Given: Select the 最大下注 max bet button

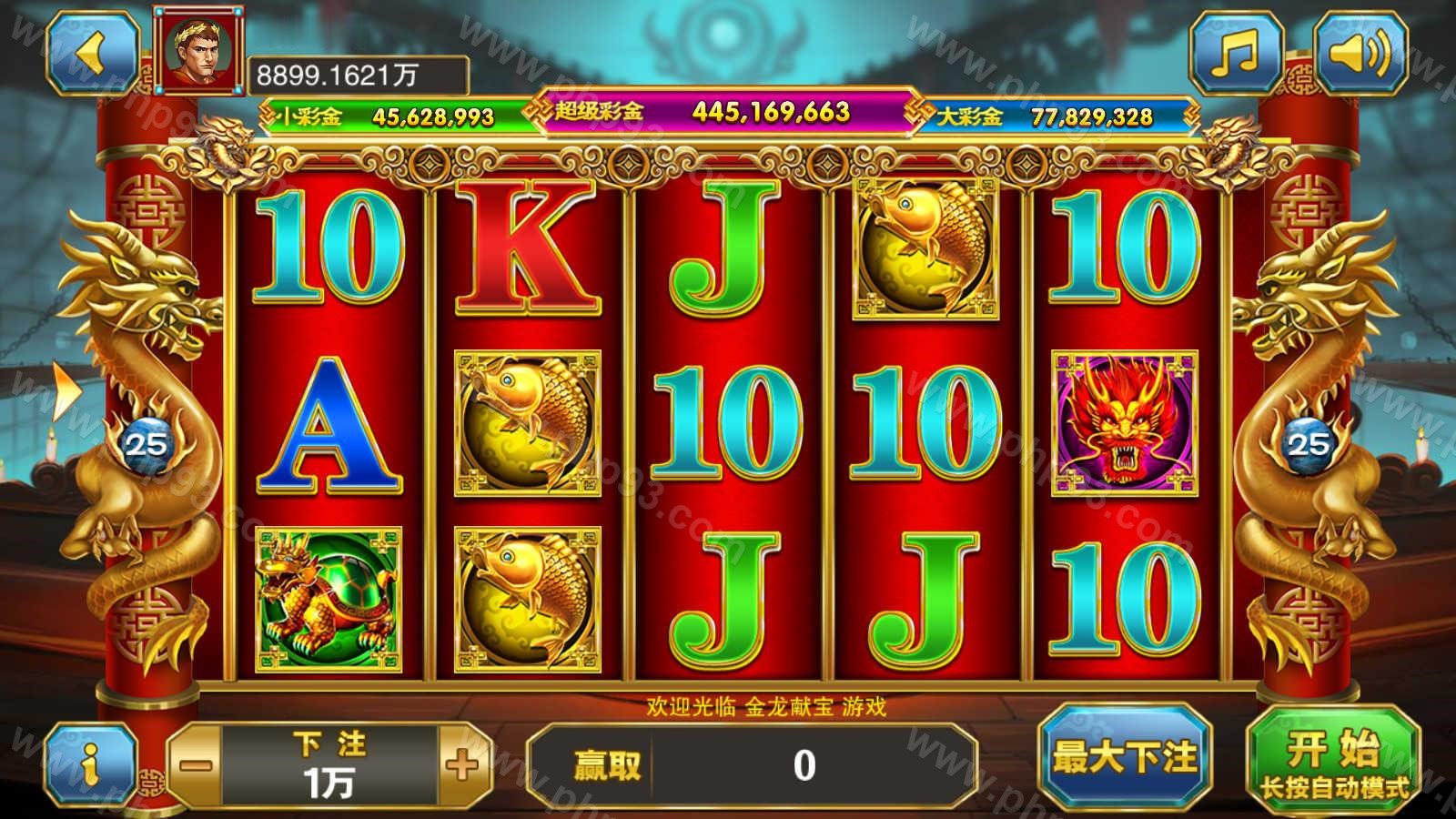Looking at the screenshot, I should pos(1125,757).
